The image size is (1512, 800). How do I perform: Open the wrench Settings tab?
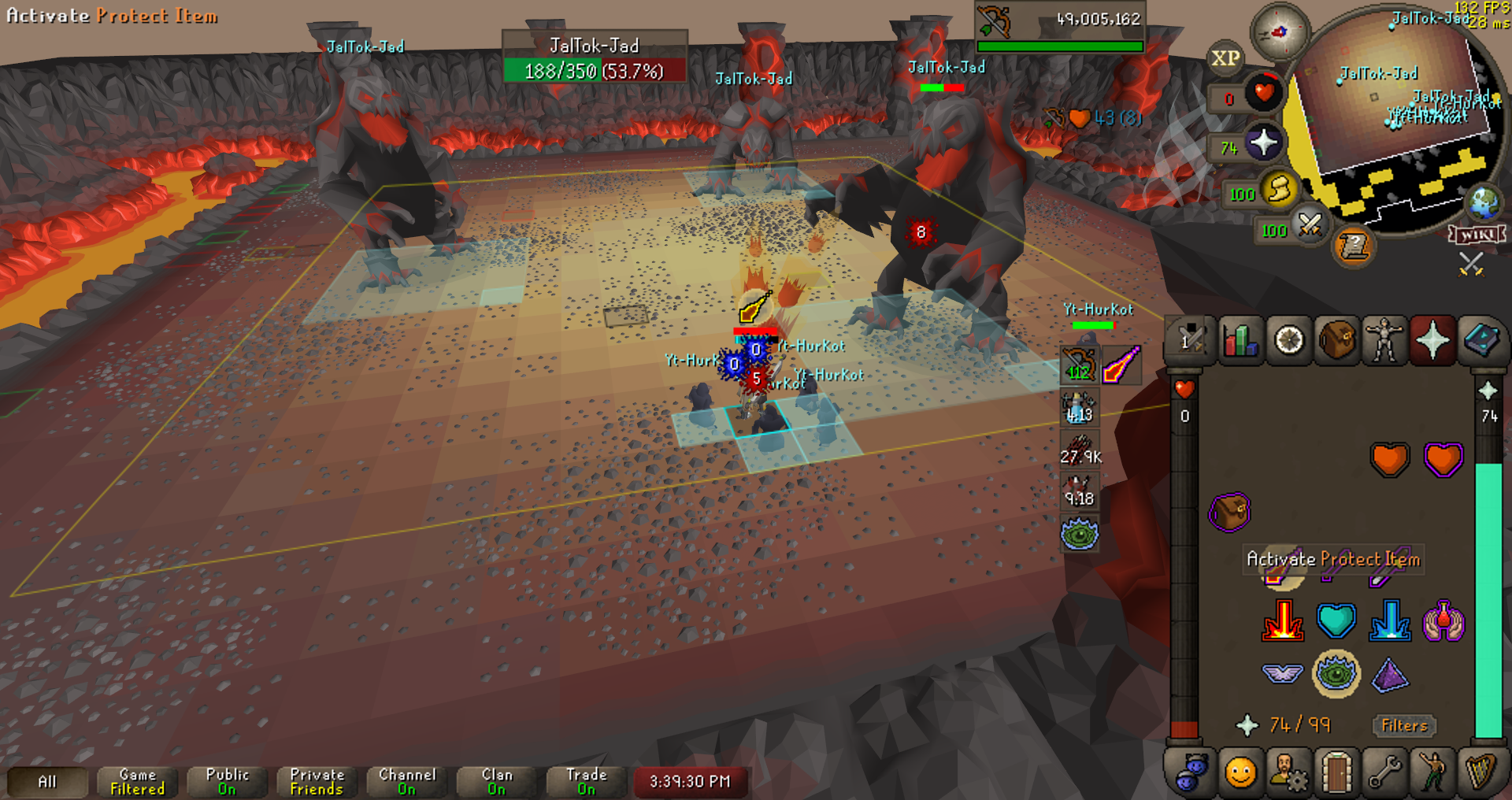pyautogui.click(x=1384, y=772)
